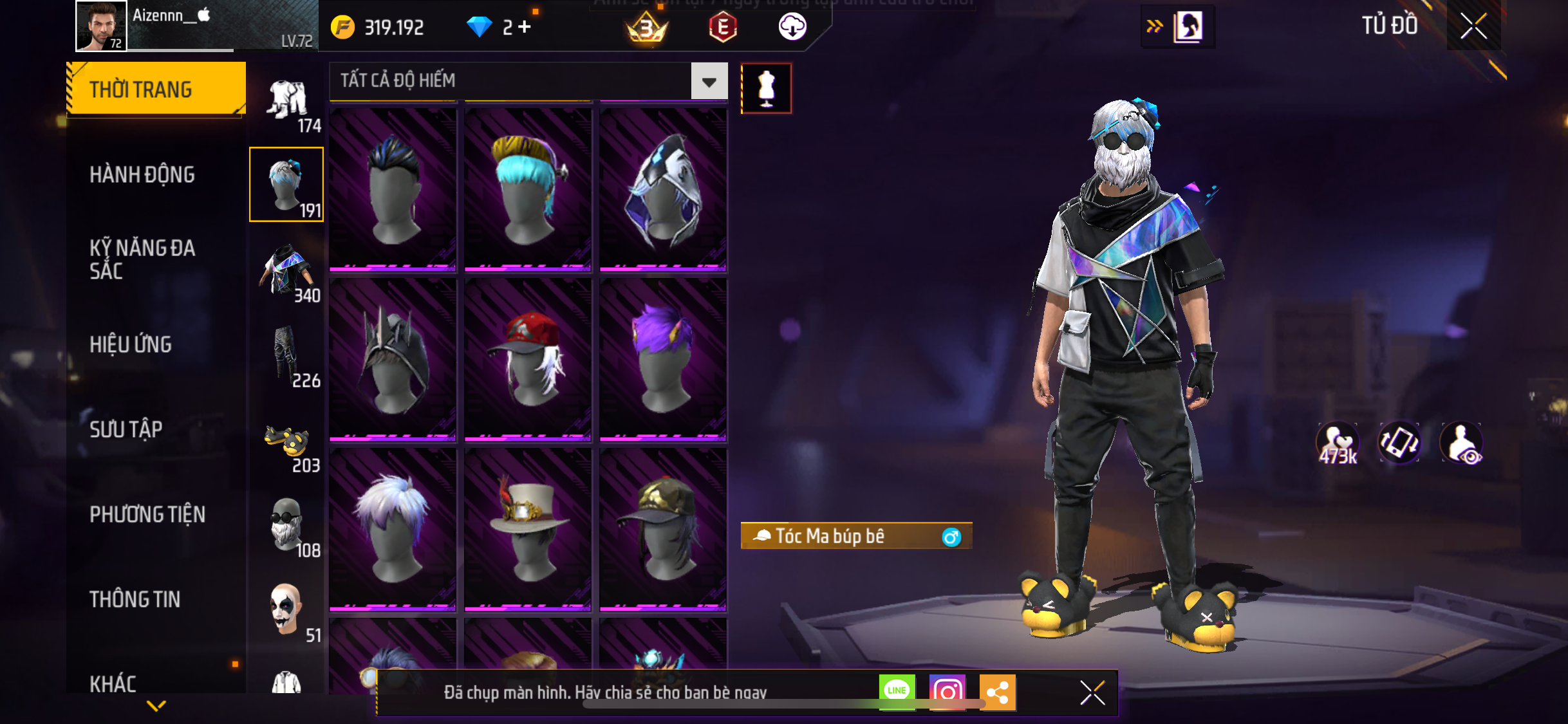Choose the red cap with white hair

point(528,359)
